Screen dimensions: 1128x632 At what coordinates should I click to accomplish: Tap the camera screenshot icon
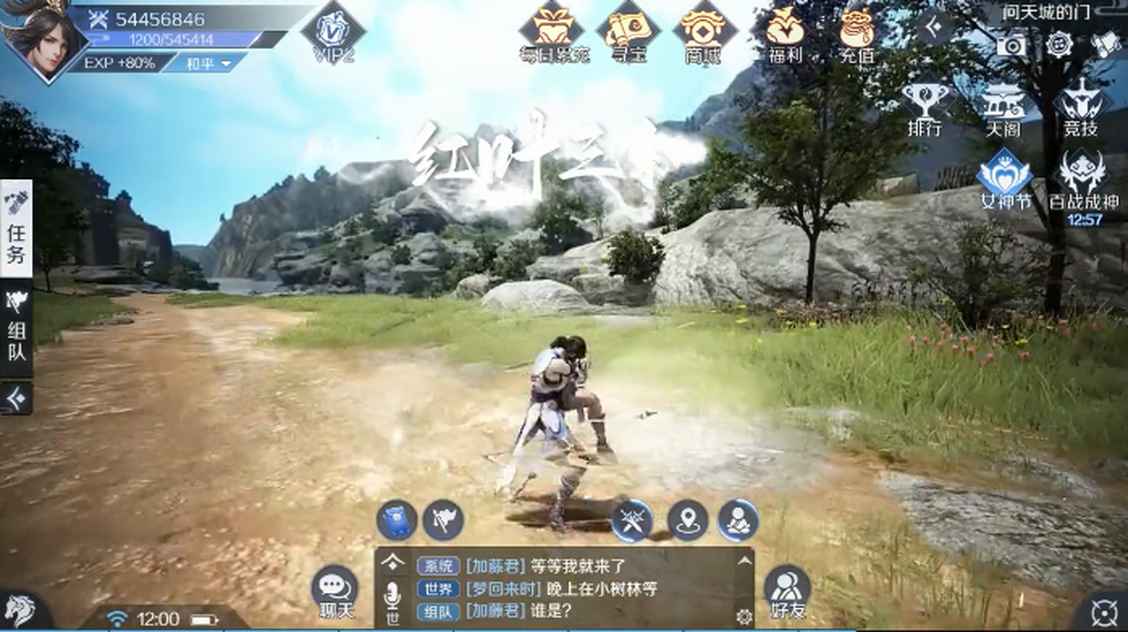coord(1011,45)
